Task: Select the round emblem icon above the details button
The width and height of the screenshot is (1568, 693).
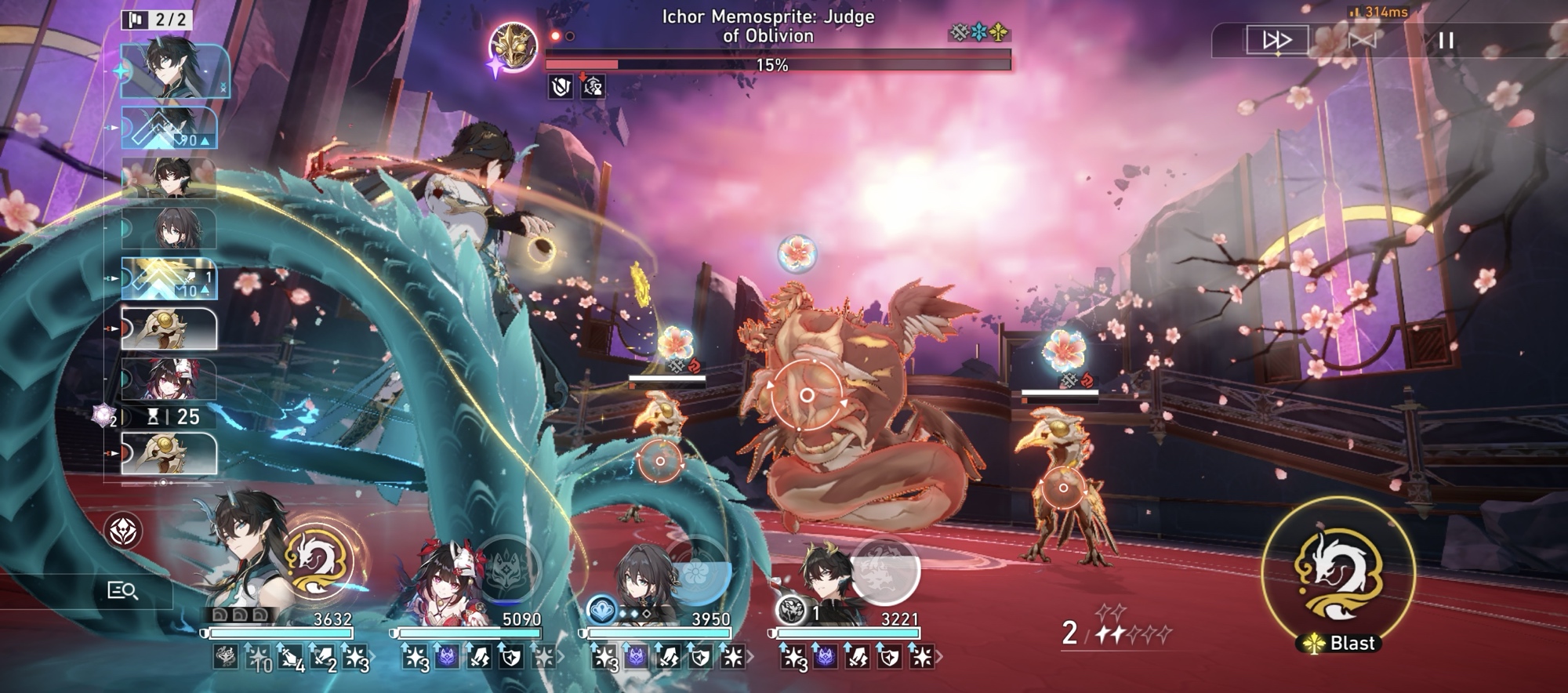Action: pos(123,532)
